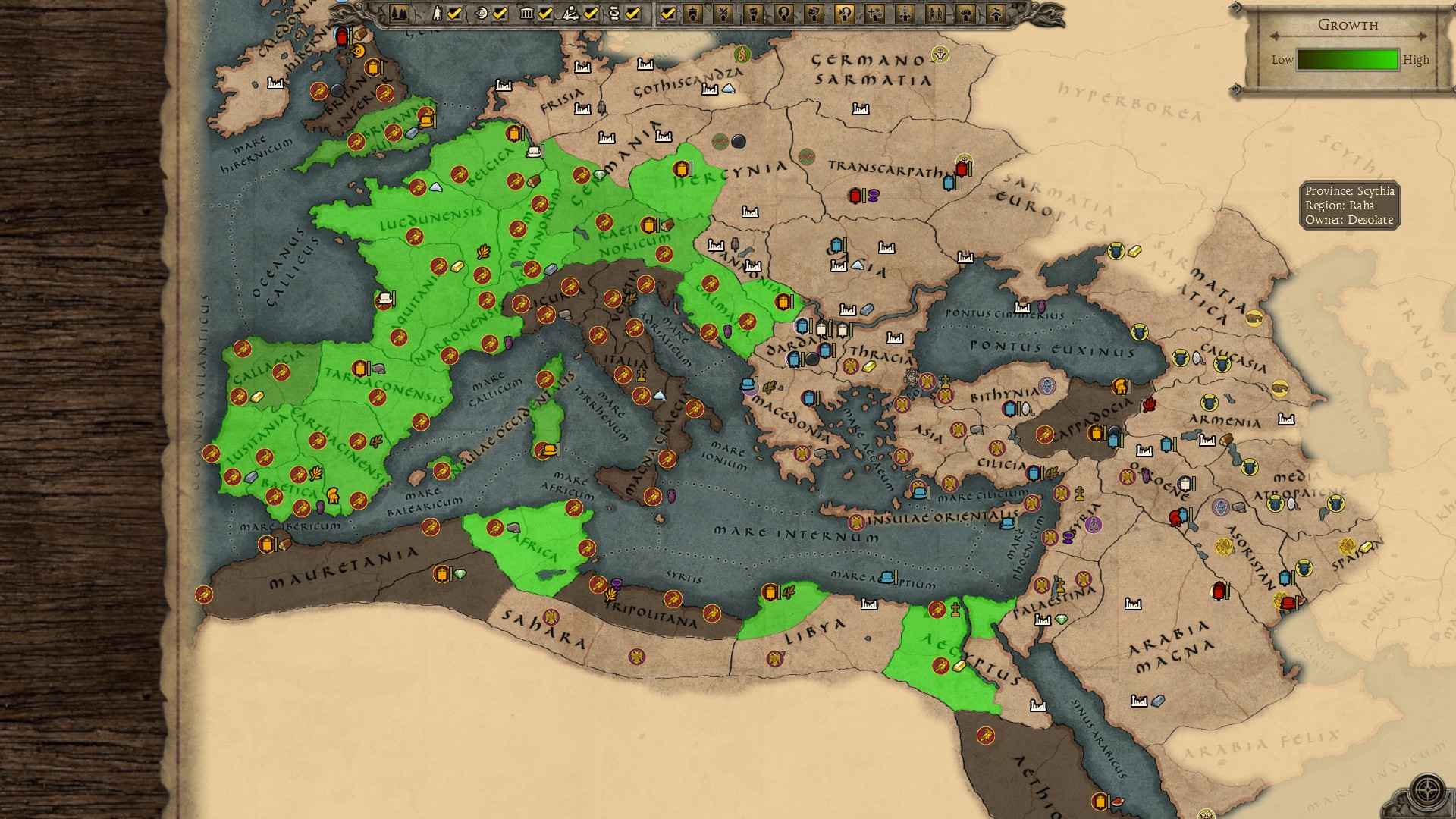The image size is (1456, 819).
Task: Toggle the checkbox beside the robed figure icon
Action: [454, 13]
